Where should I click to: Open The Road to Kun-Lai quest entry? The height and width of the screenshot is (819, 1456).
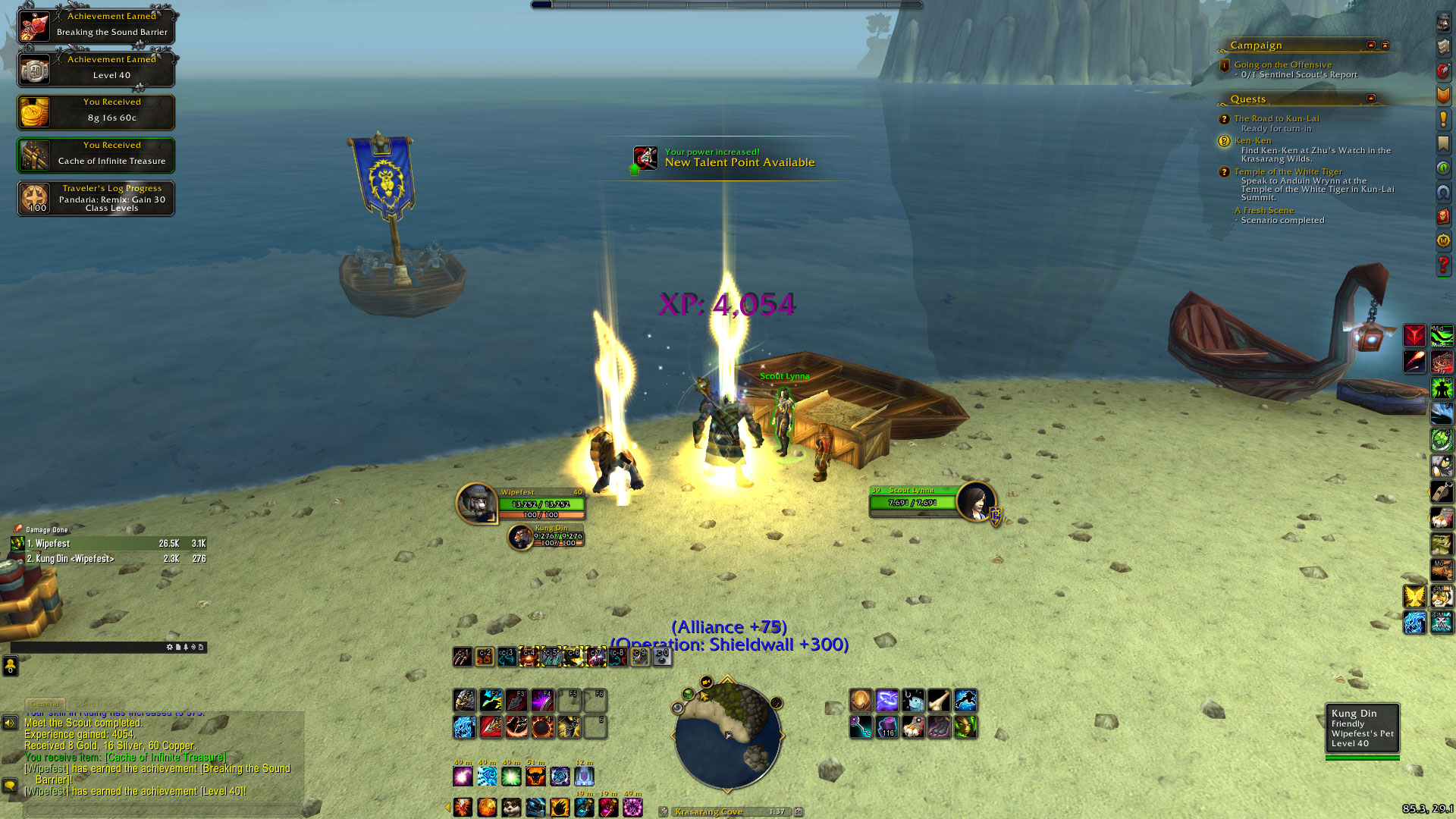click(1276, 119)
